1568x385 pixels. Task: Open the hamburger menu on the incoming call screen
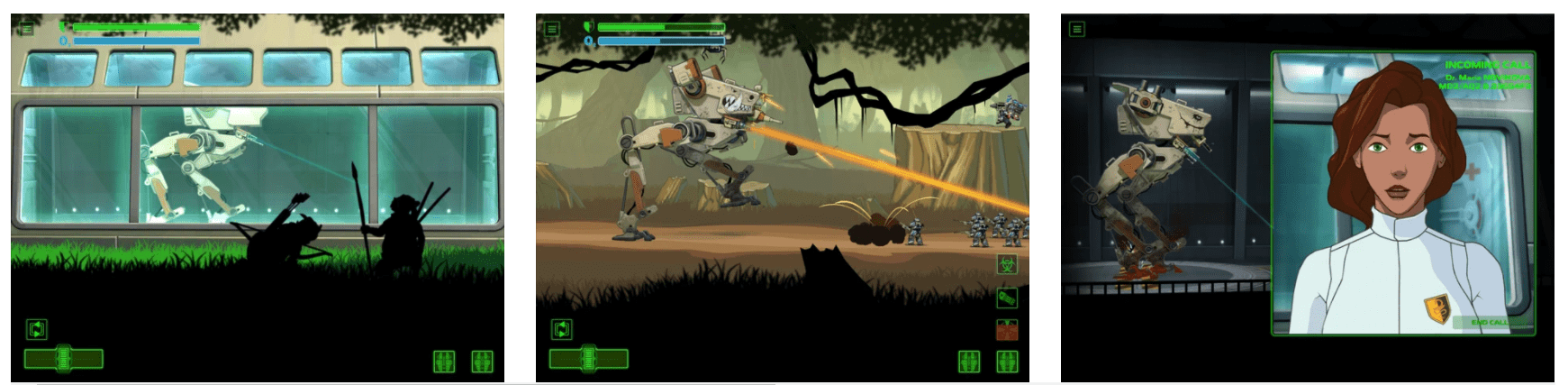point(1076,29)
